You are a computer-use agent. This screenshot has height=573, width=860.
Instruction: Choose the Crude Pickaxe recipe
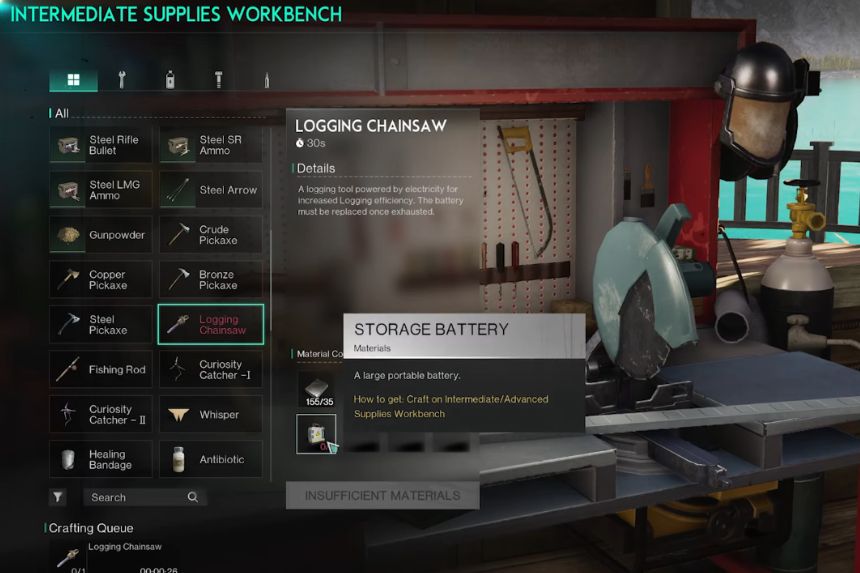click(x=211, y=235)
